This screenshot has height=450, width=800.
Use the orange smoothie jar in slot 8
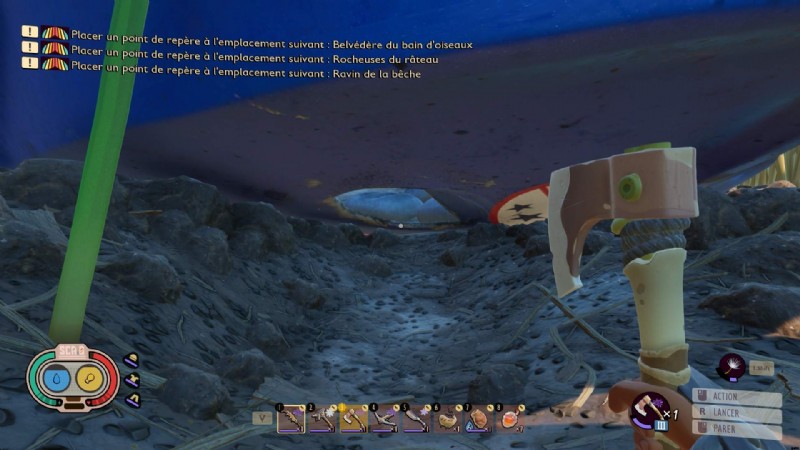(508, 420)
